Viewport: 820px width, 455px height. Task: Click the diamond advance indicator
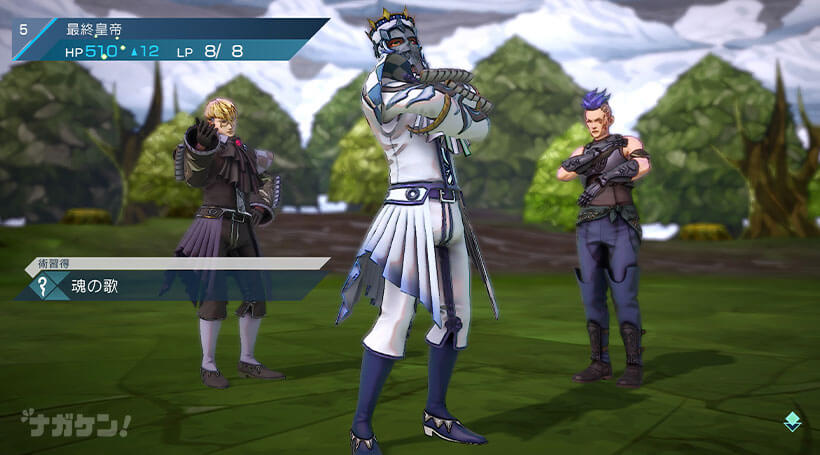(x=792, y=422)
